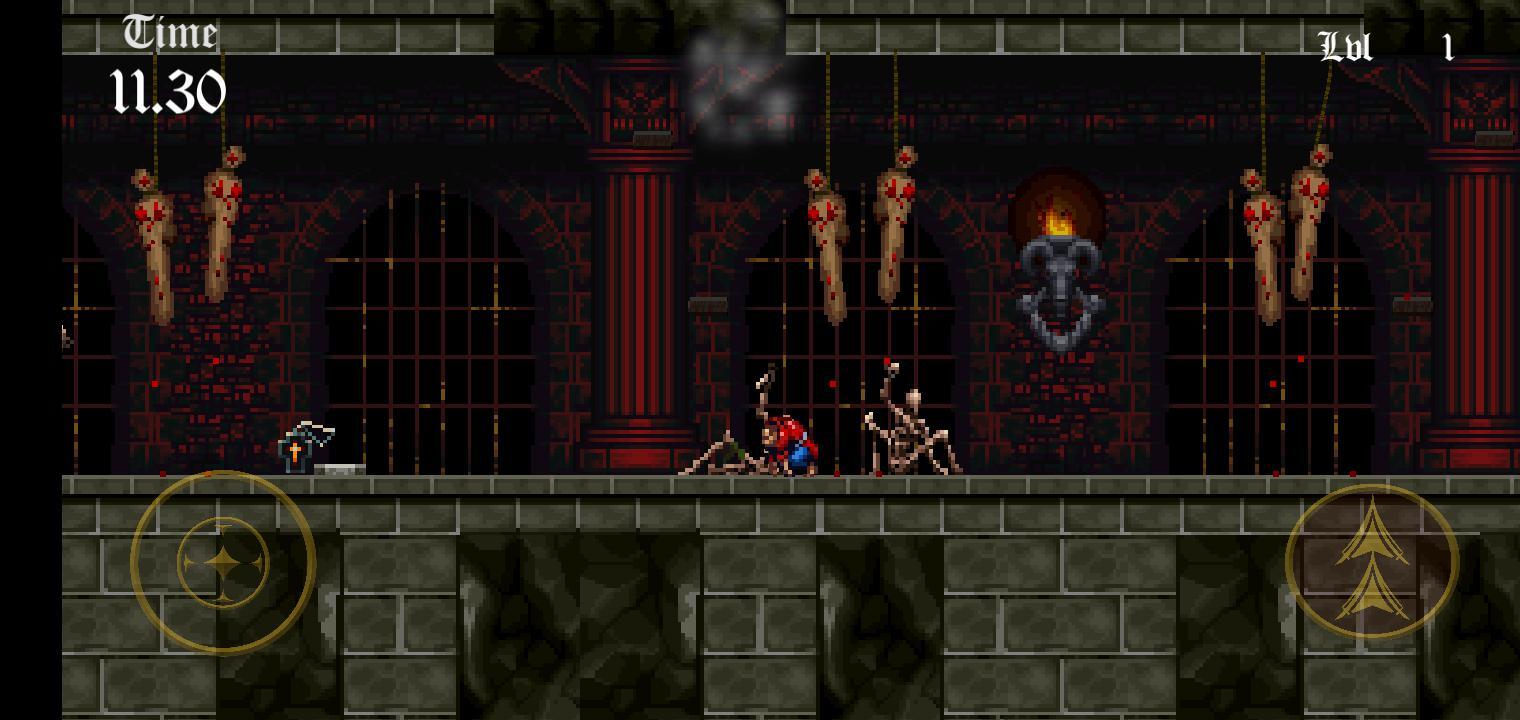Tap the pair of hanging bodies on the right
Screen dimensions: 1520x720
tap(1285, 230)
